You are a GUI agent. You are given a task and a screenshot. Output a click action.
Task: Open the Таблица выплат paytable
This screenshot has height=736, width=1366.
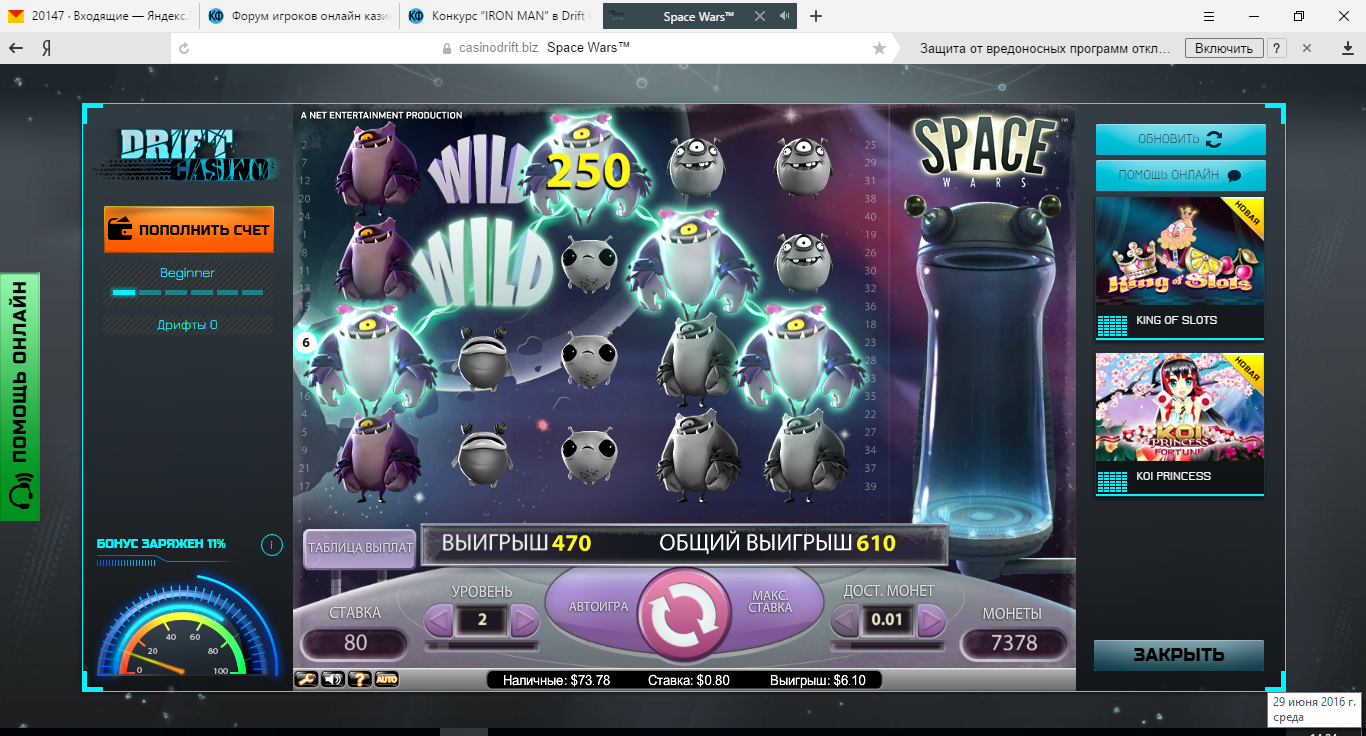[x=359, y=548]
